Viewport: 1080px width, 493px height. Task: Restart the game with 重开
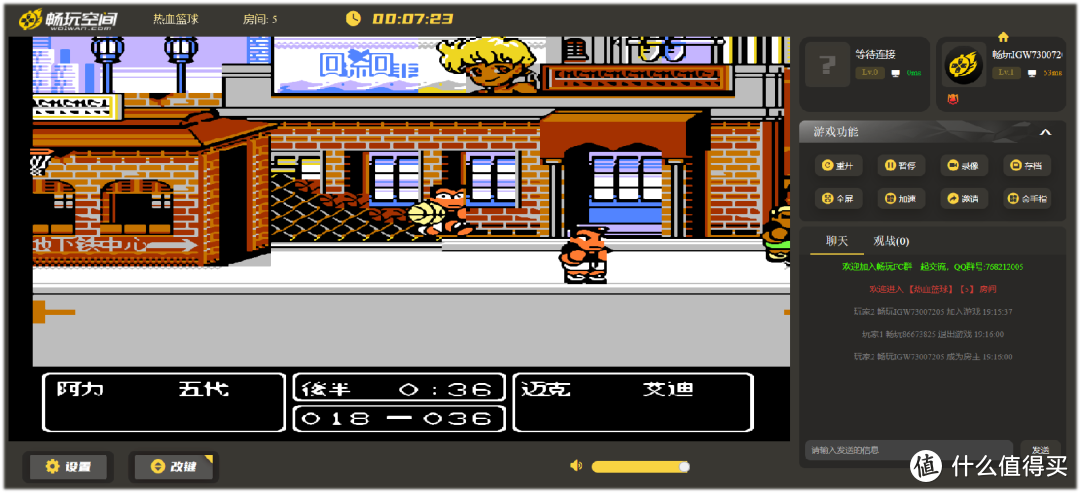(836, 166)
